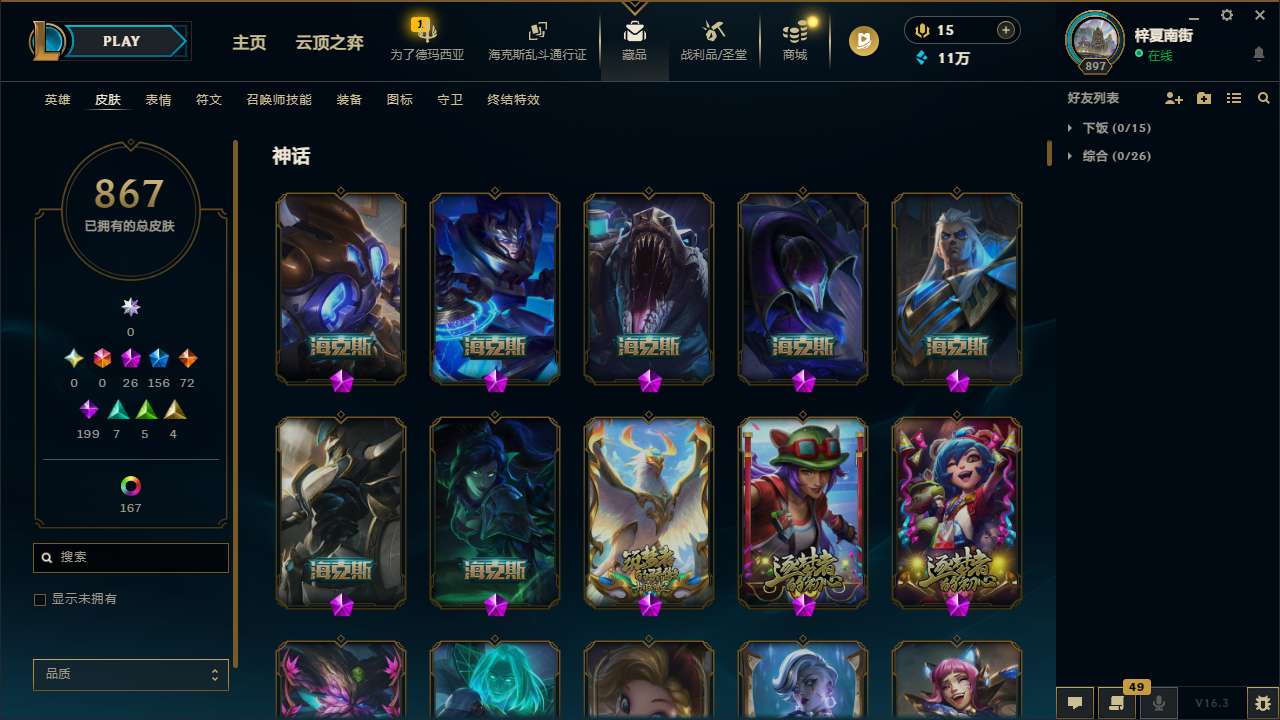Open the chat conversations bubble icon
This screenshot has height=720, width=1280.
pyautogui.click(x=1073, y=703)
